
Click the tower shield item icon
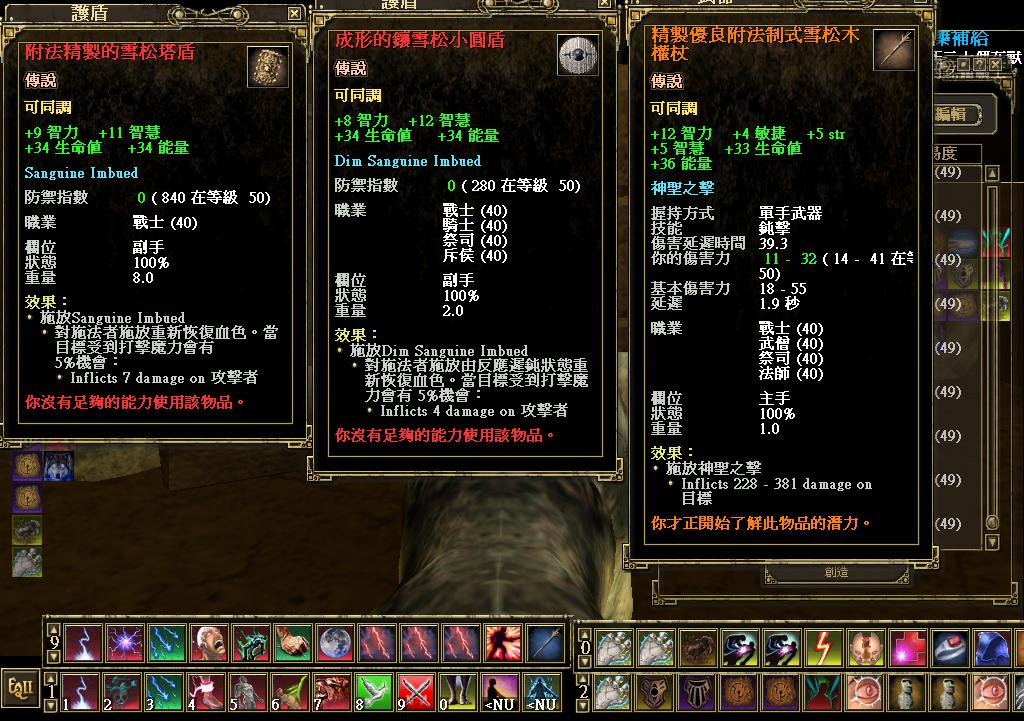266,67
